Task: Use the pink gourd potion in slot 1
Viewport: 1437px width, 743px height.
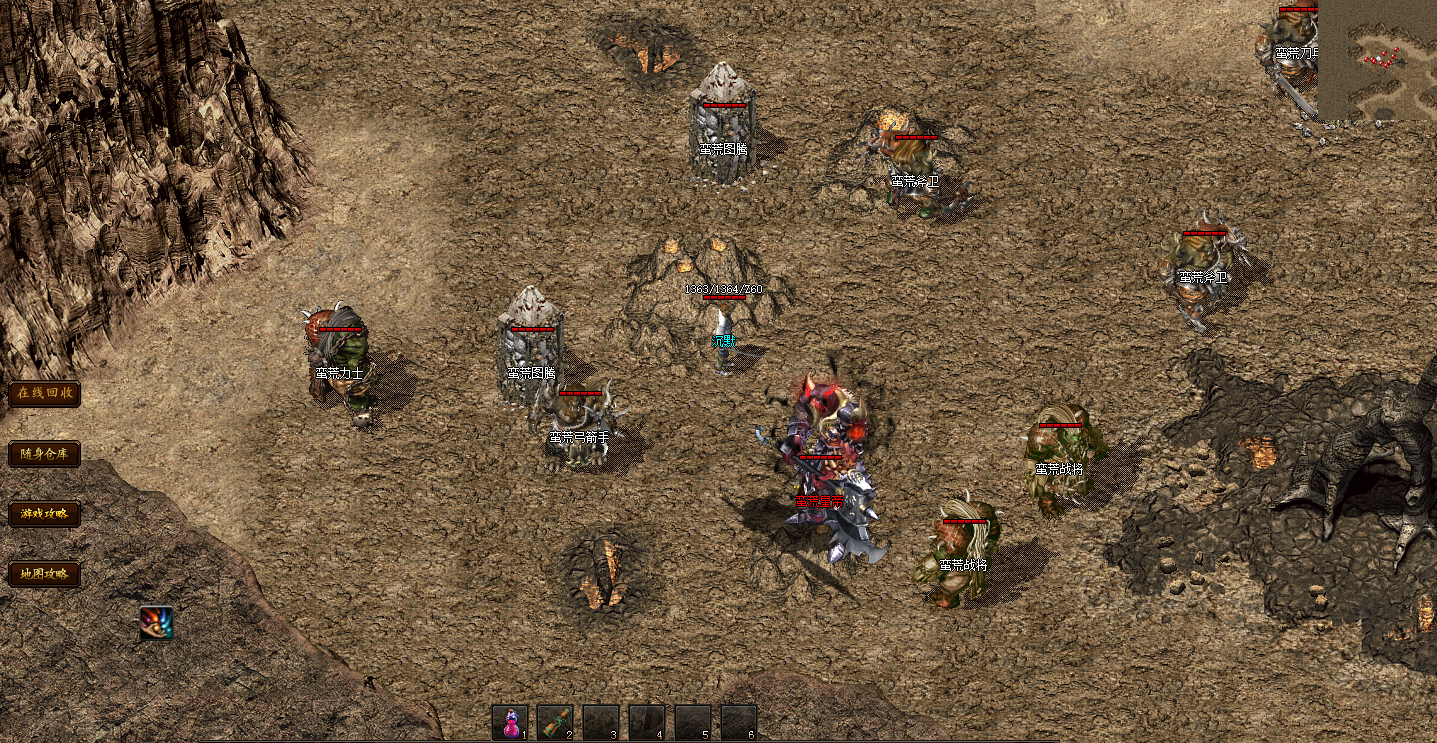Action: click(x=510, y=722)
